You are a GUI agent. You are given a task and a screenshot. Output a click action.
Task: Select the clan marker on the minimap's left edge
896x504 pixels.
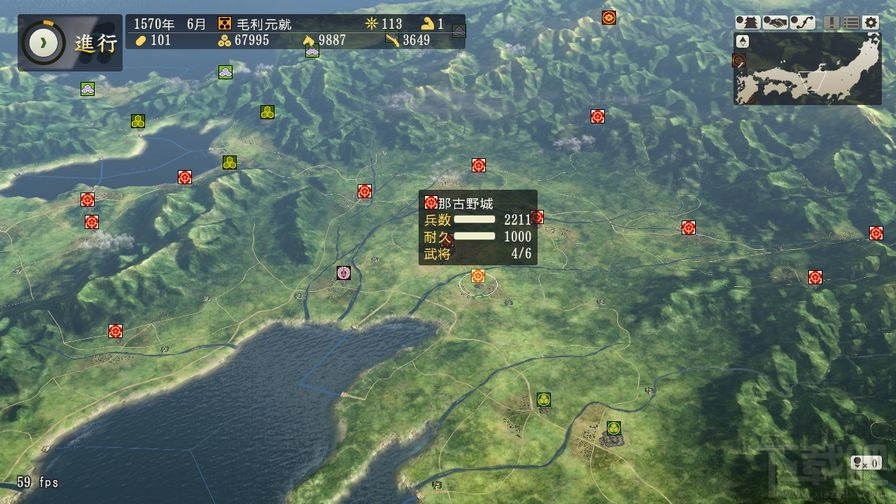pos(740,62)
